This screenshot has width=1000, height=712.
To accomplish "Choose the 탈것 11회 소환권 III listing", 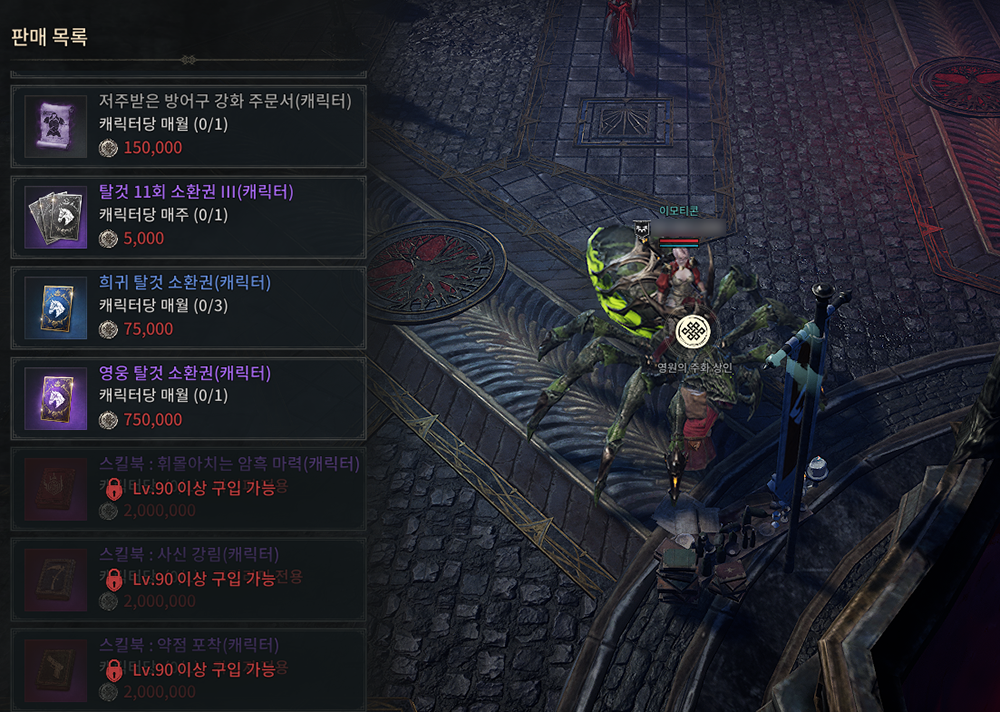I will click(x=189, y=216).
